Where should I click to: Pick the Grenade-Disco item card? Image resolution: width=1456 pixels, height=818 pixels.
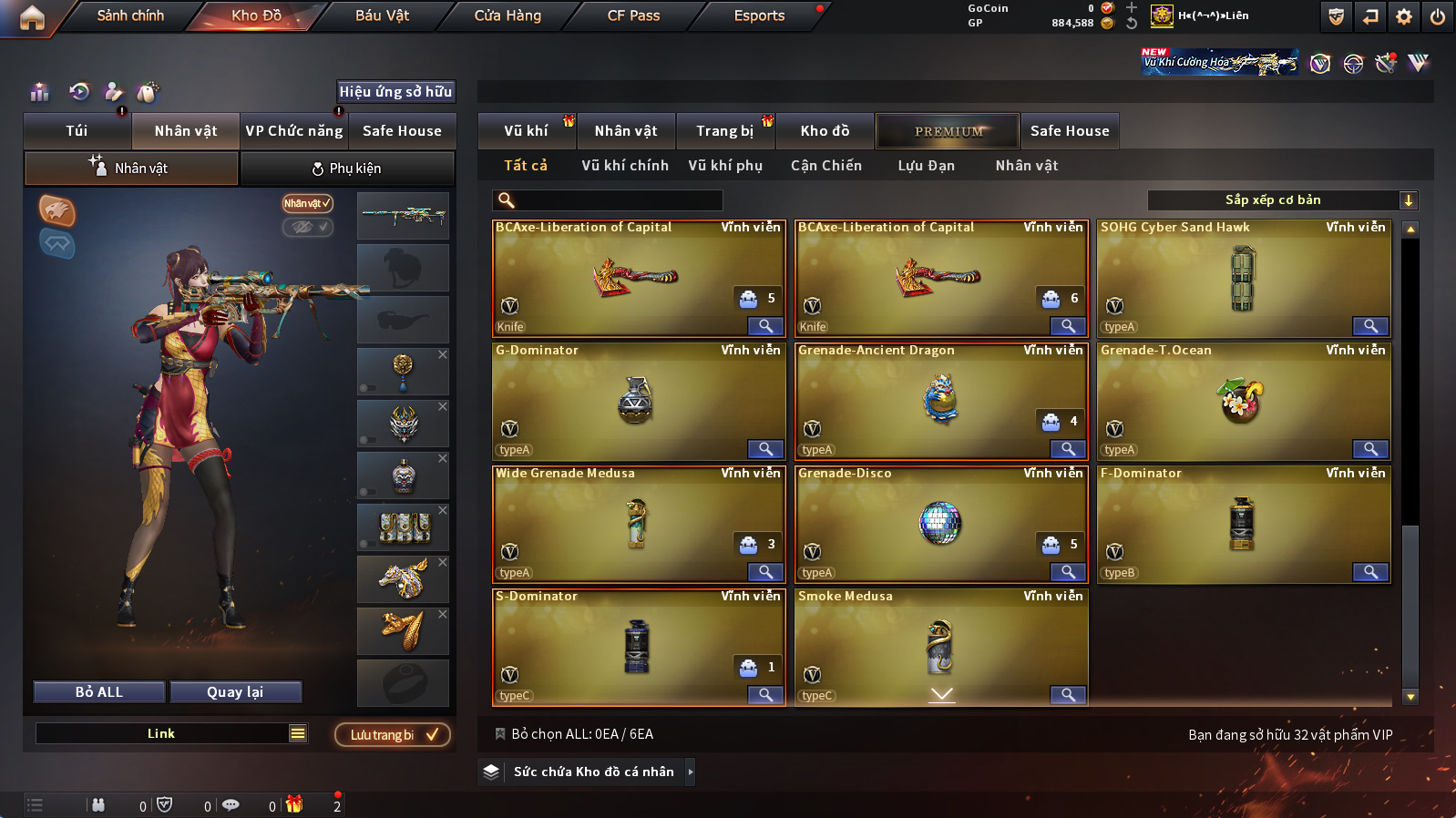(940, 524)
